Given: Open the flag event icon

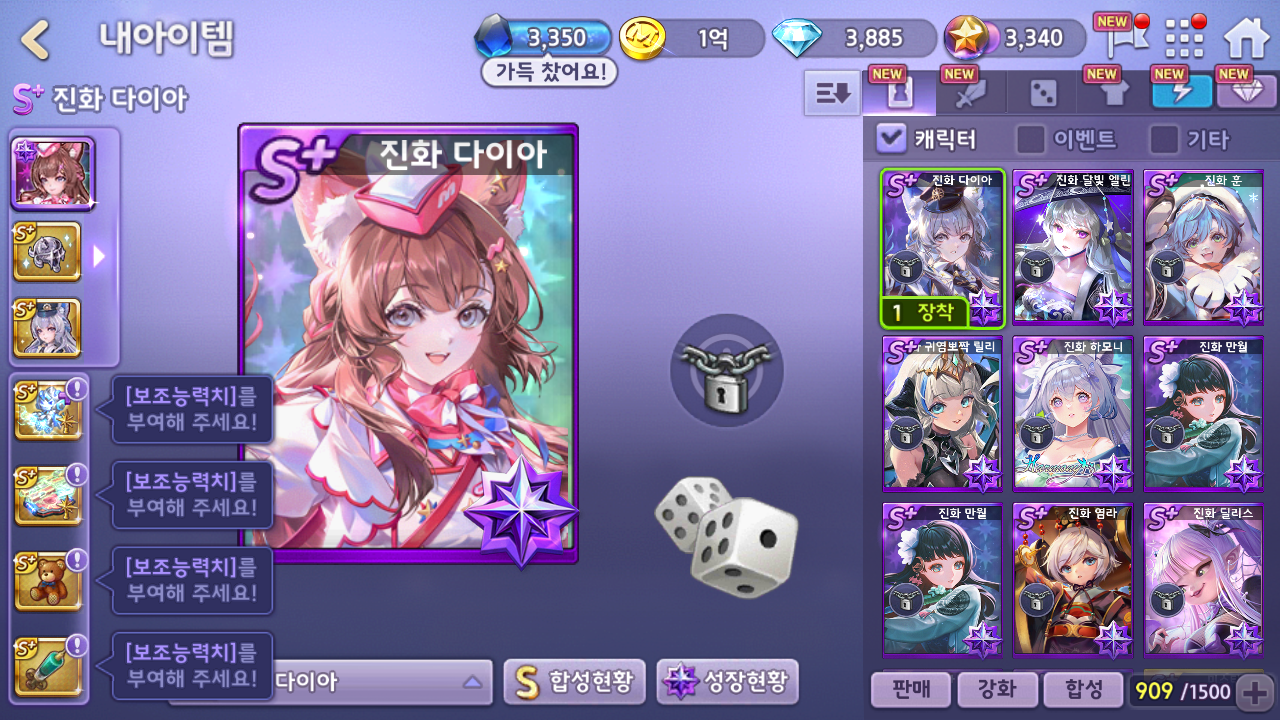Looking at the screenshot, I should click(1119, 39).
